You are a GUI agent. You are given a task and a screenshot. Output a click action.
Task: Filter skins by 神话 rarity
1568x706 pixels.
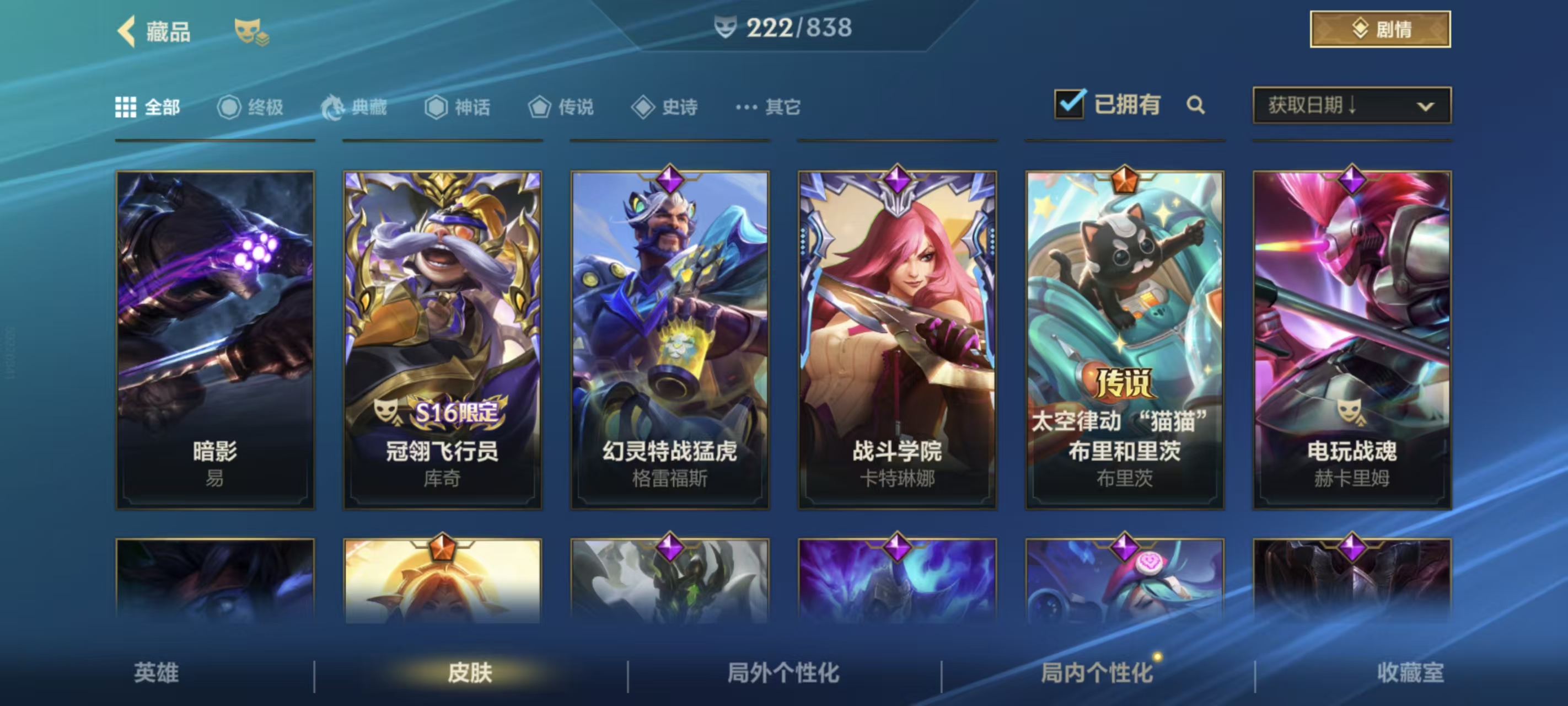pos(457,107)
